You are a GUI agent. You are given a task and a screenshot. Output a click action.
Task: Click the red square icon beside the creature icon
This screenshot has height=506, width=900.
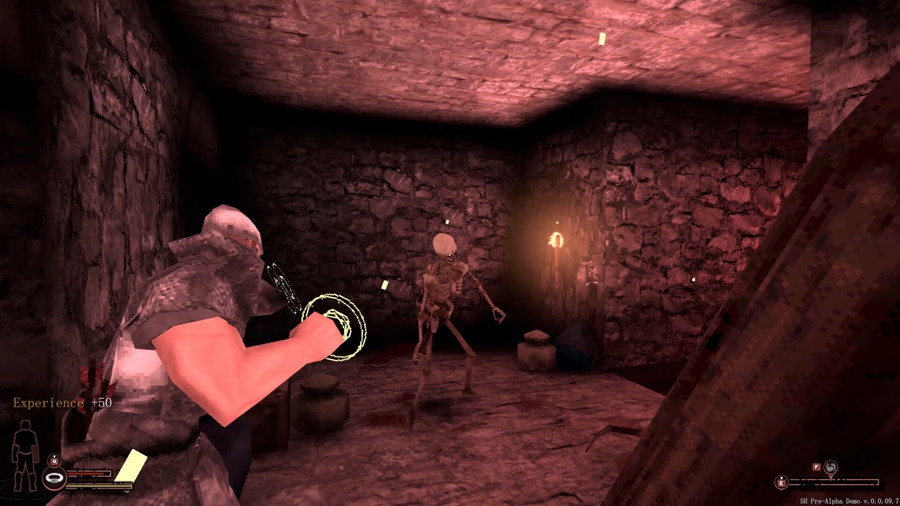click(816, 466)
